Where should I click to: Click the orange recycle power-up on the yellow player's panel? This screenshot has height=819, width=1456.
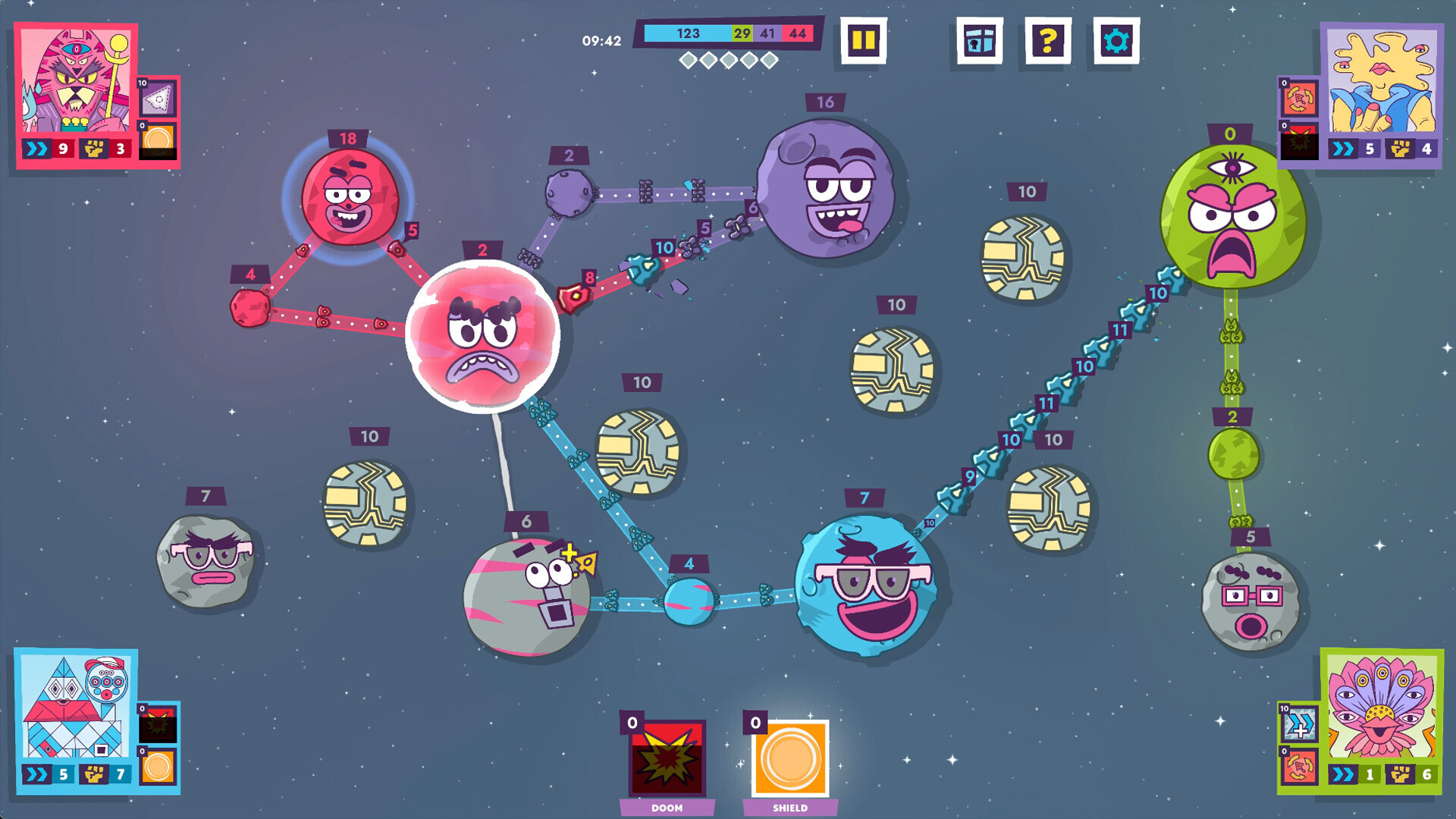(1299, 99)
